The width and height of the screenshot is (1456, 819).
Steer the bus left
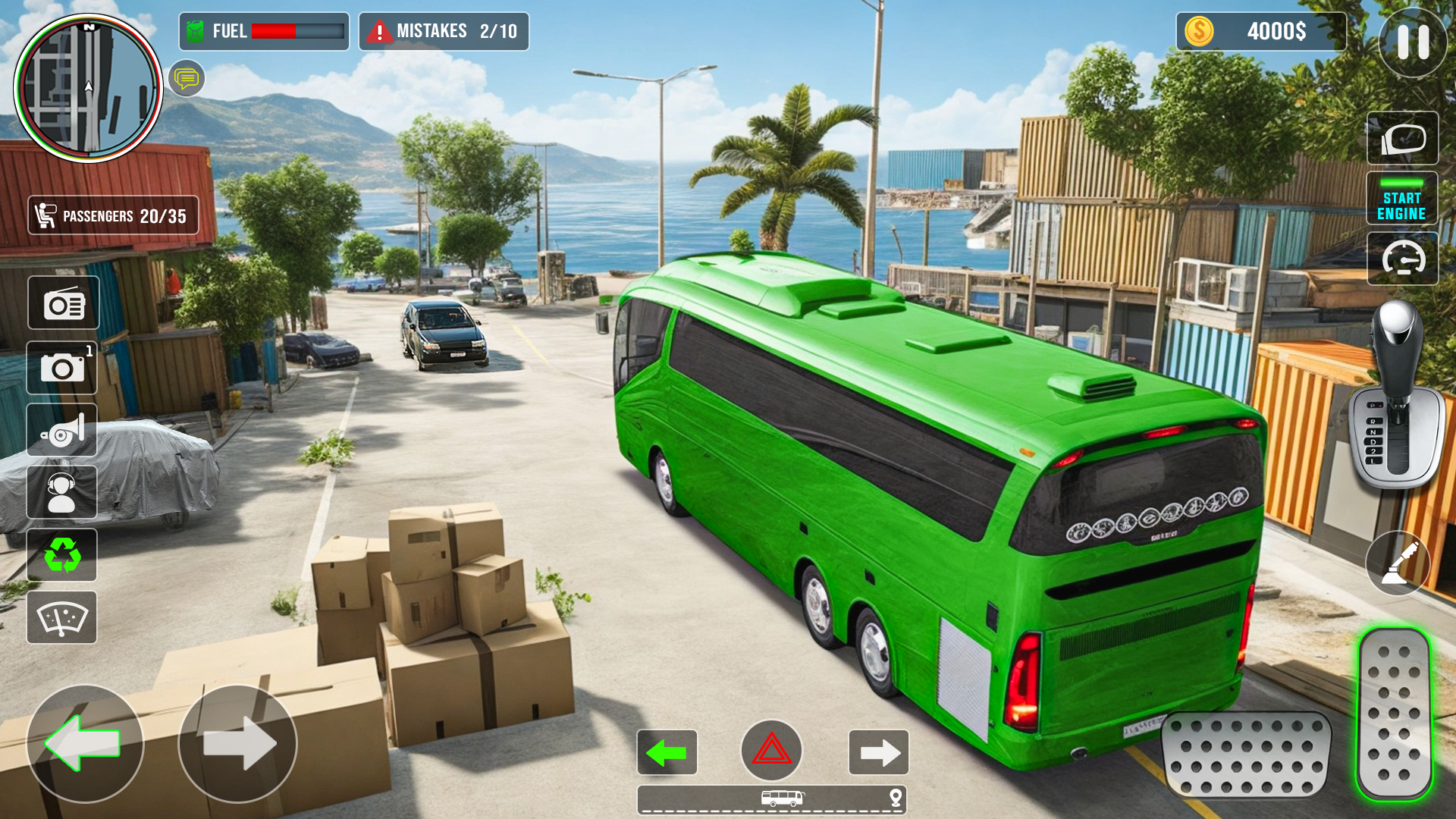coord(85,744)
